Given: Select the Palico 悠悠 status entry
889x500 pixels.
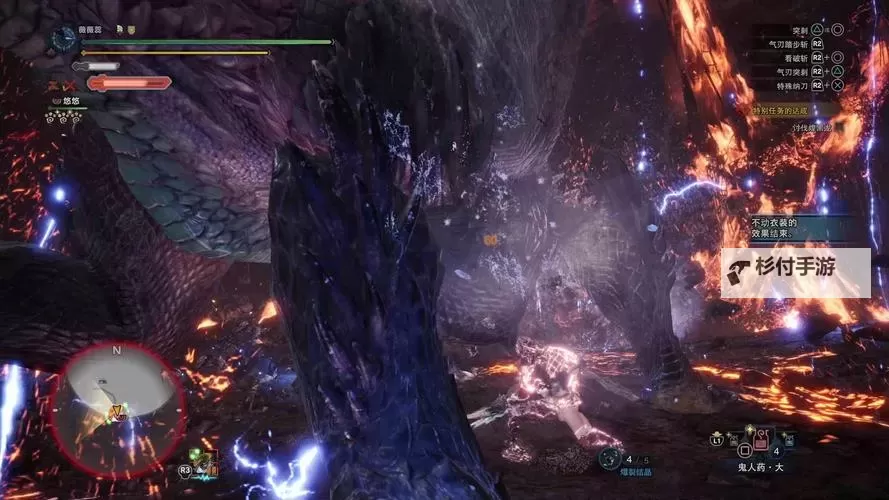Looking at the screenshot, I should tap(67, 102).
